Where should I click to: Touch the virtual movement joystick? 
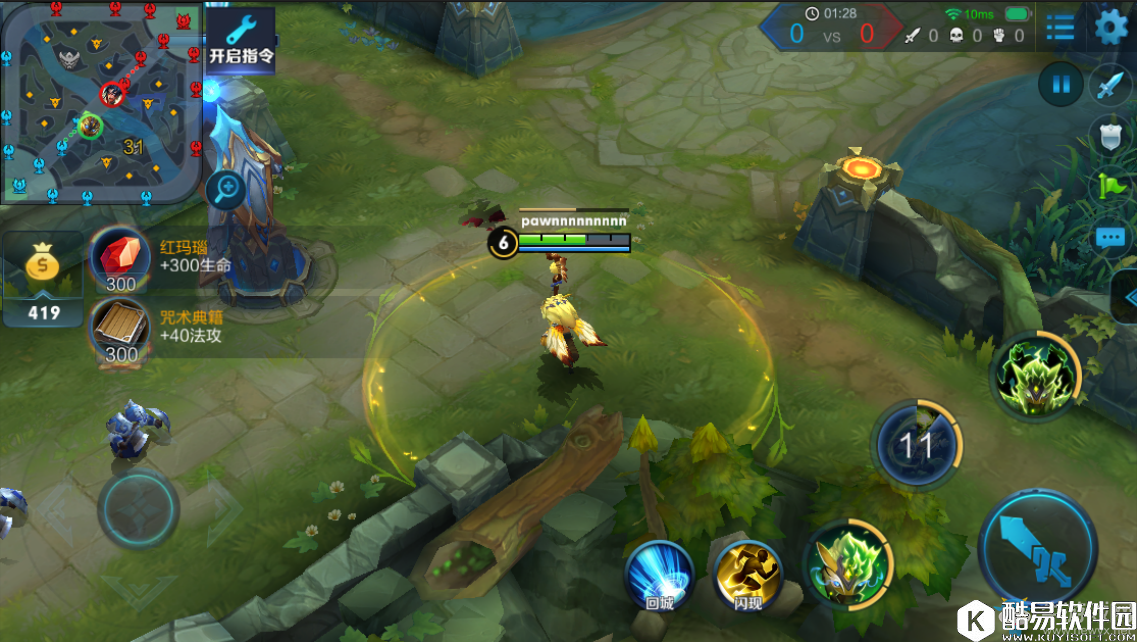pyautogui.click(x=139, y=508)
